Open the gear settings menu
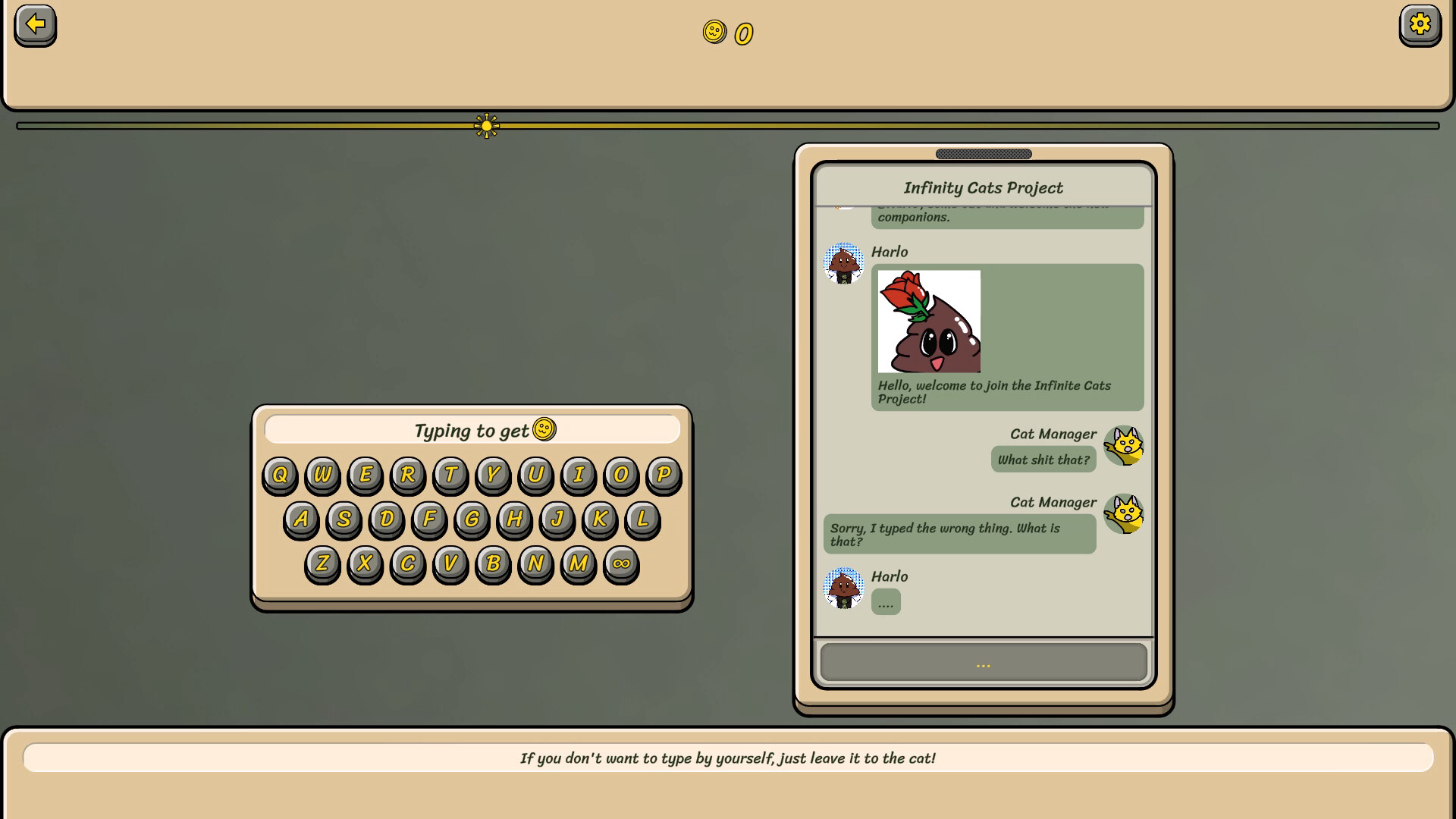1456x819 pixels. (x=1420, y=25)
